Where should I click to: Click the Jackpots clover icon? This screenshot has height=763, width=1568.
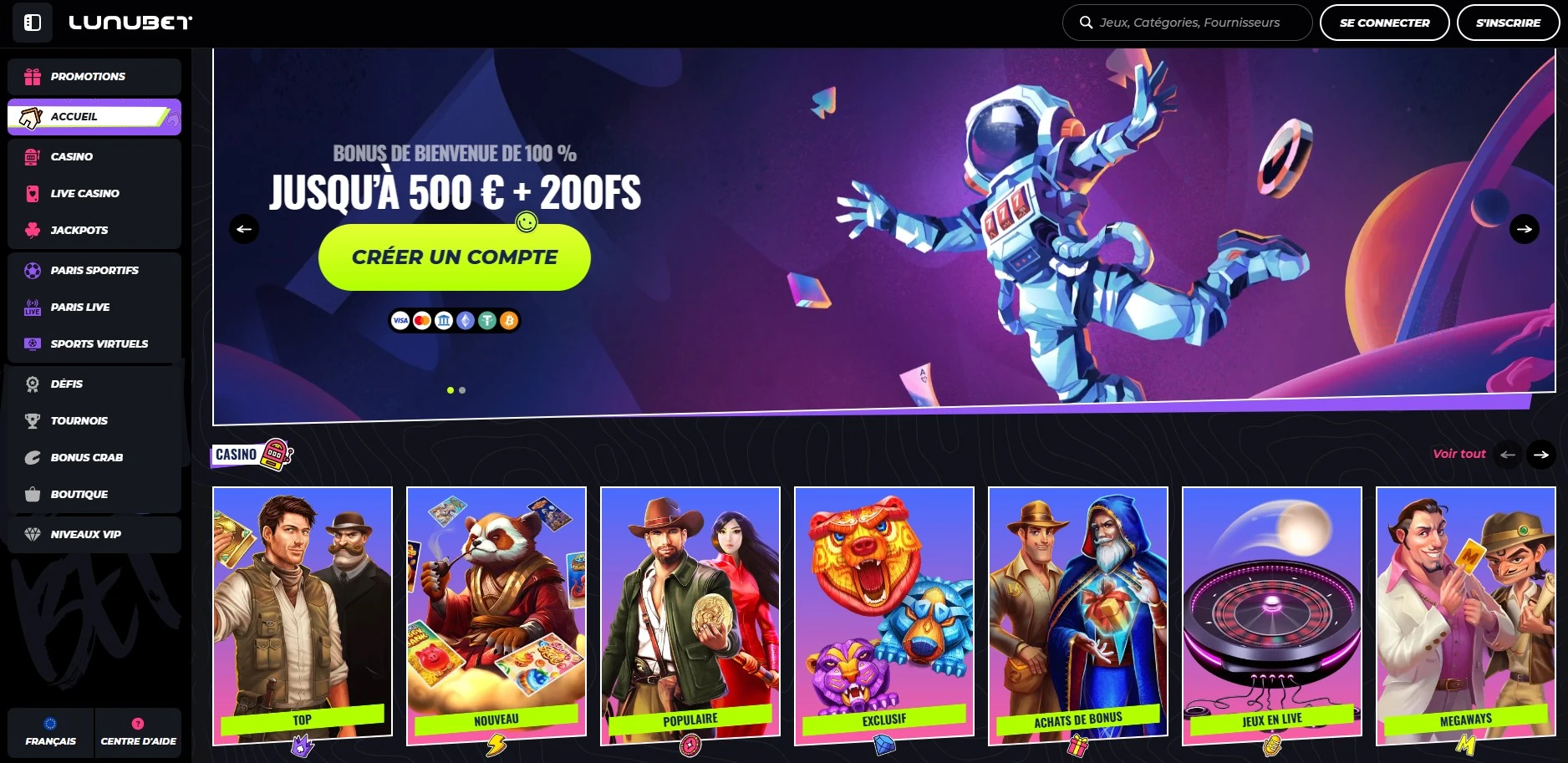click(x=32, y=230)
